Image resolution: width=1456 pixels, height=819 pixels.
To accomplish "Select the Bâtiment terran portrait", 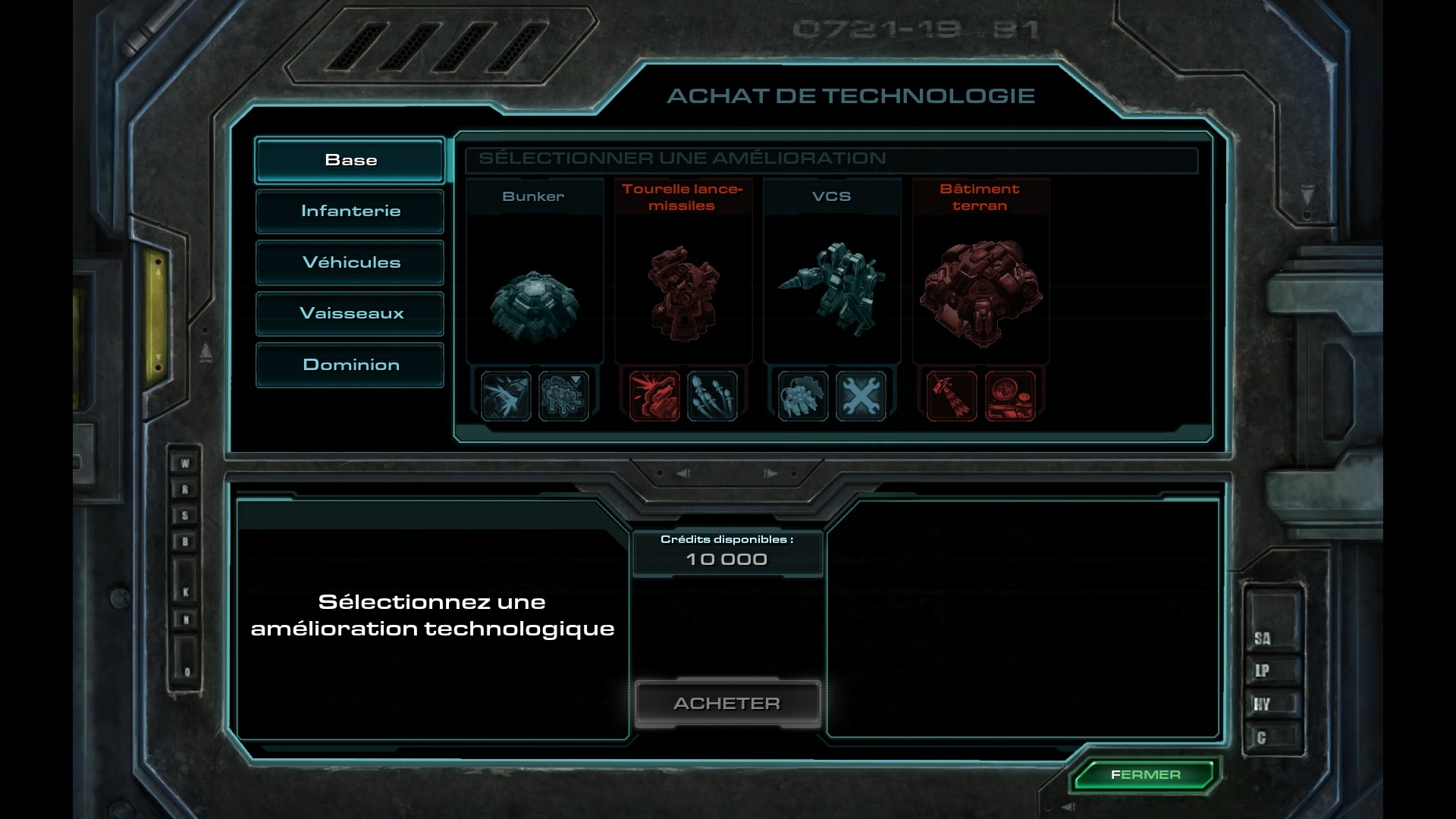I will pos(981,292).
